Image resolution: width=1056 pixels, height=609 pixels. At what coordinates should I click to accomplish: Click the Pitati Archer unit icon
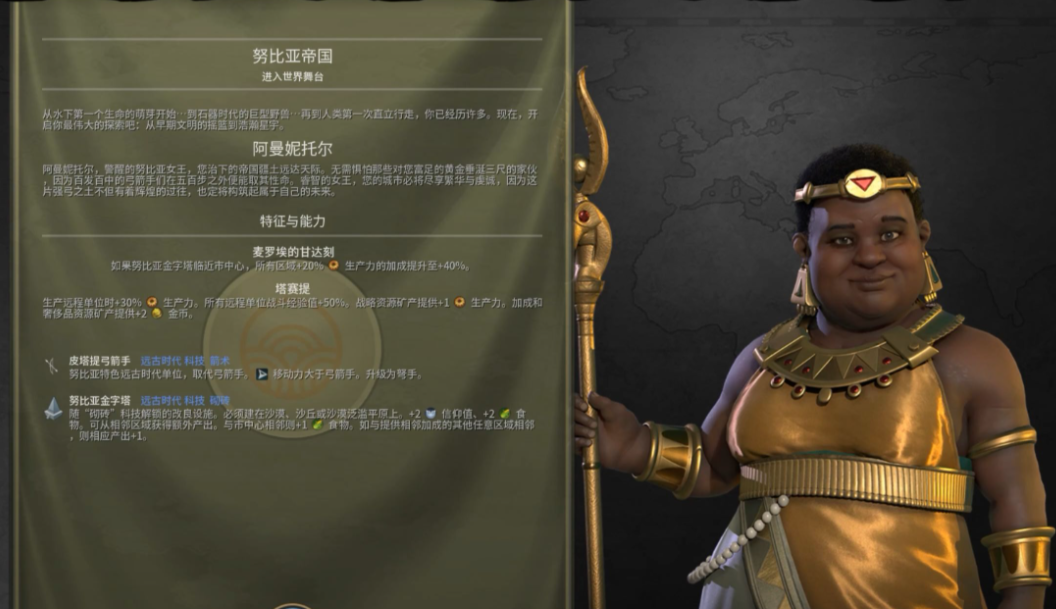click(52, 366)
